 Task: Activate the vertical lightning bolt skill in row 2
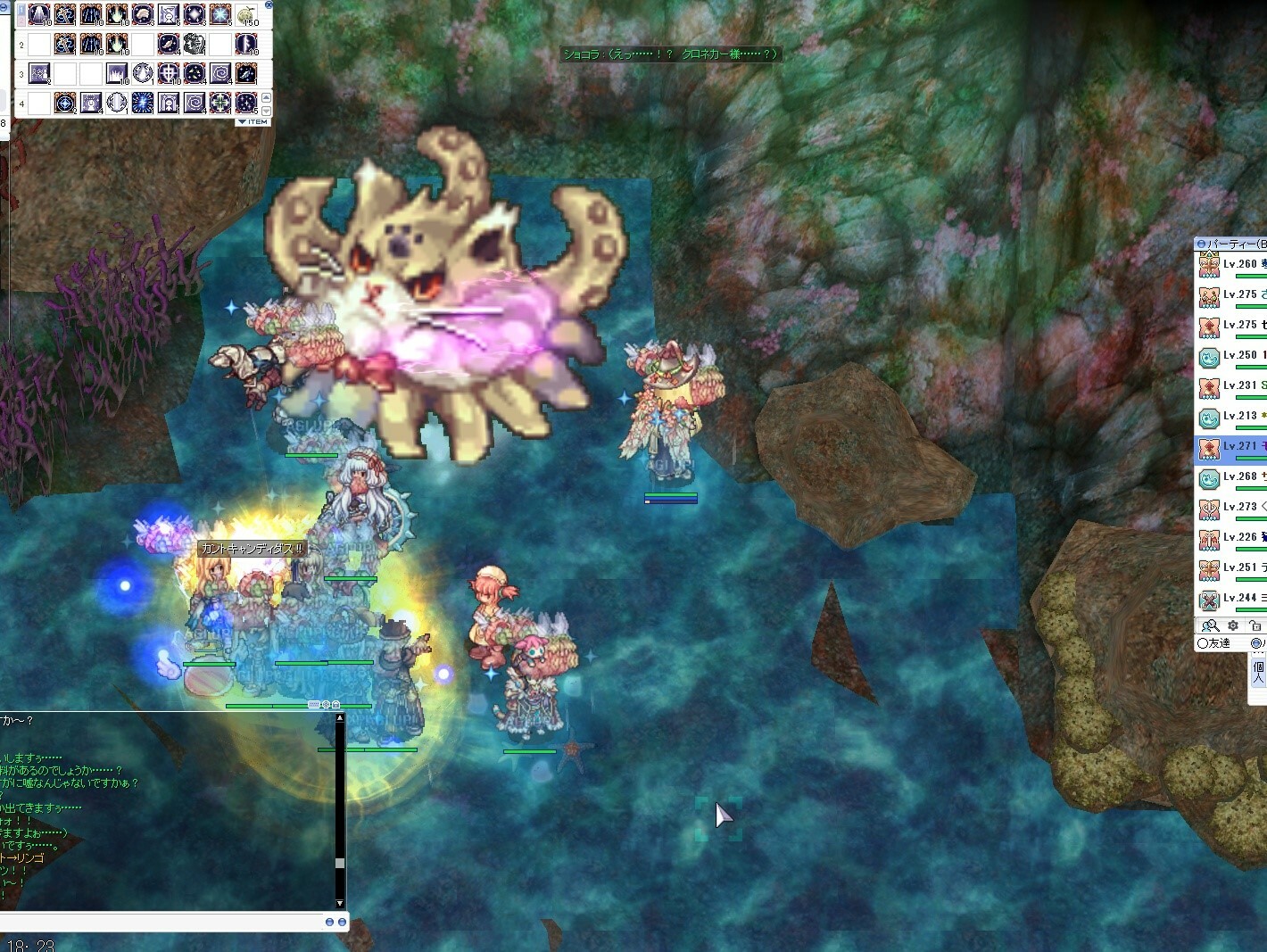246,44
